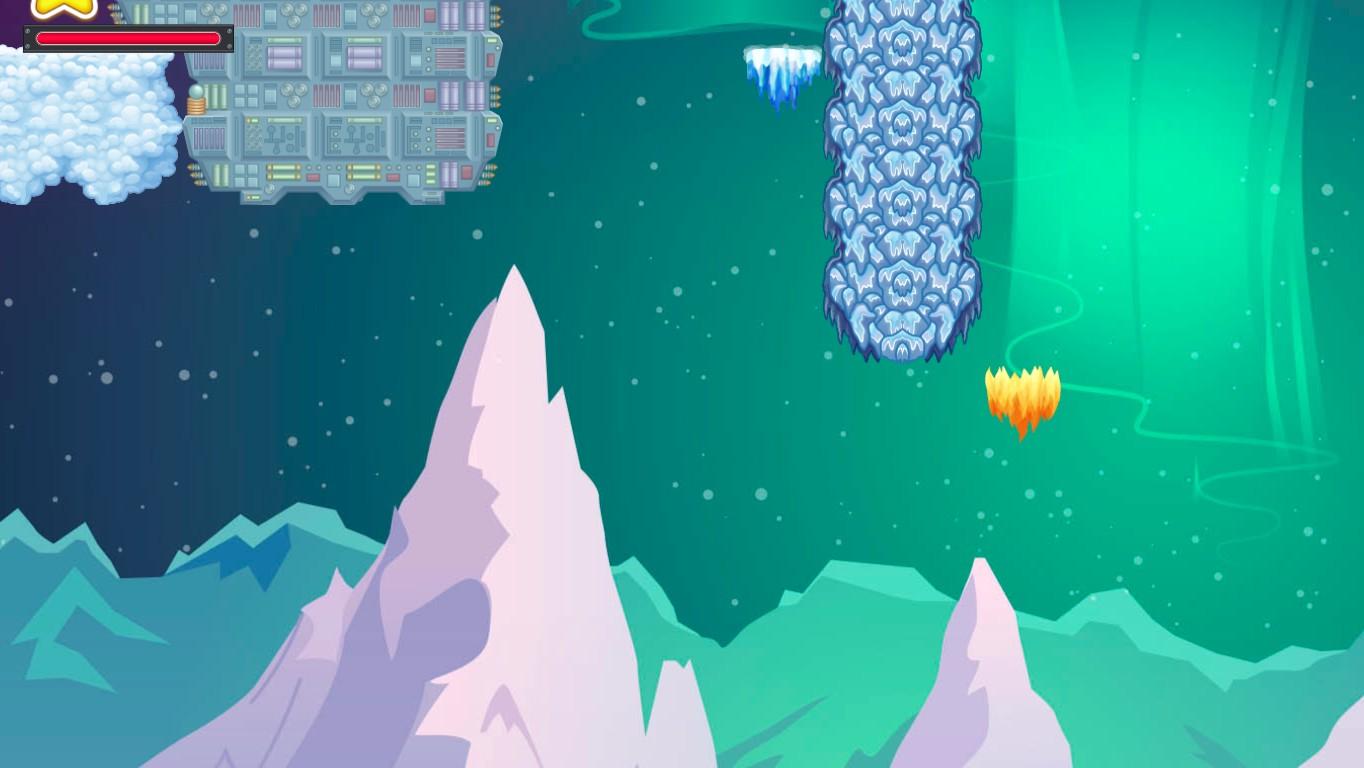Click the teal orb atop the coin stack
The width and height of the screenshot is (1364, 768).
click(196, 92)
